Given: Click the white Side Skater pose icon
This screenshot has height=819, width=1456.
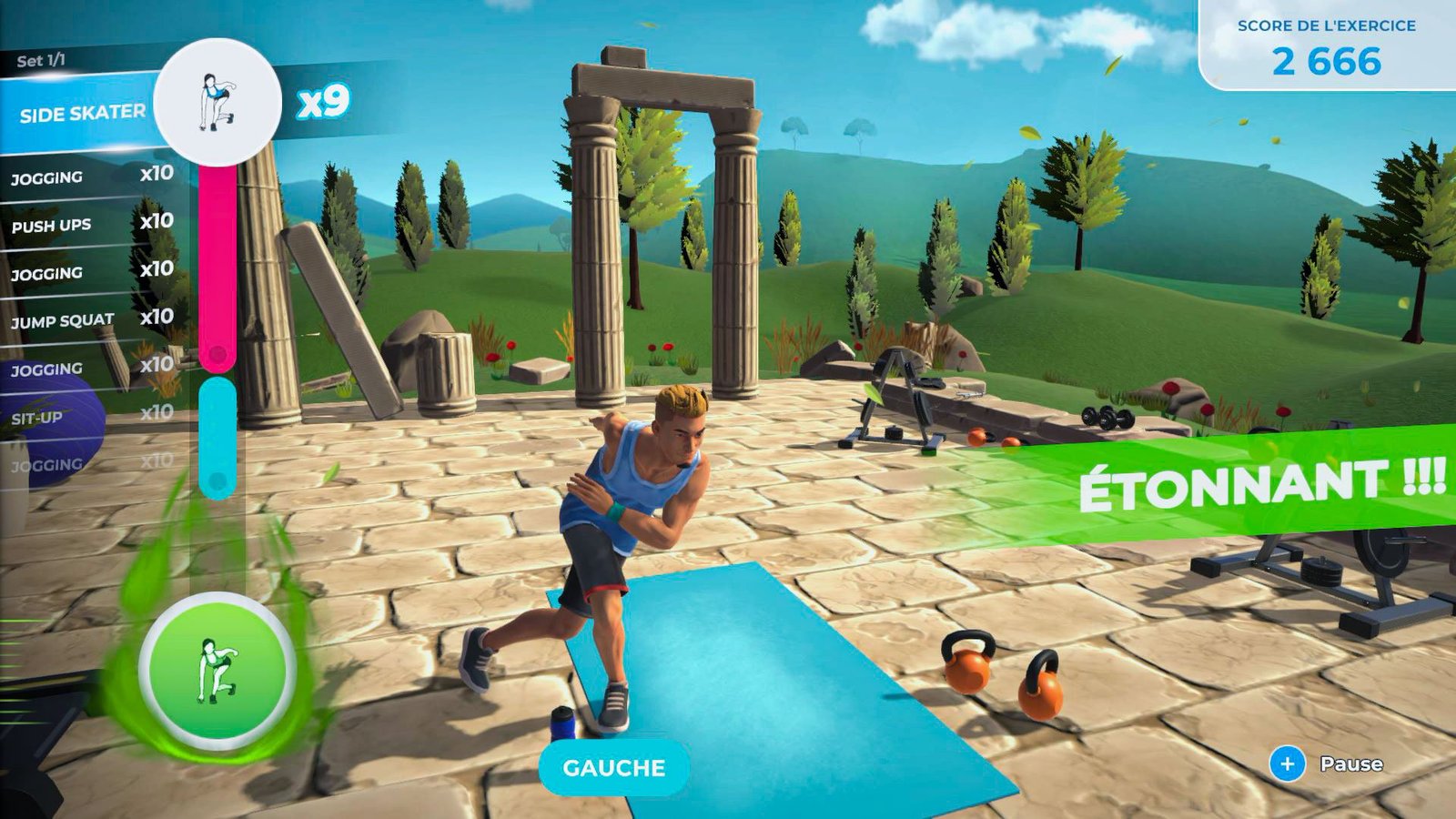Looking at the screenshot, I should click(x=217, y=102).
